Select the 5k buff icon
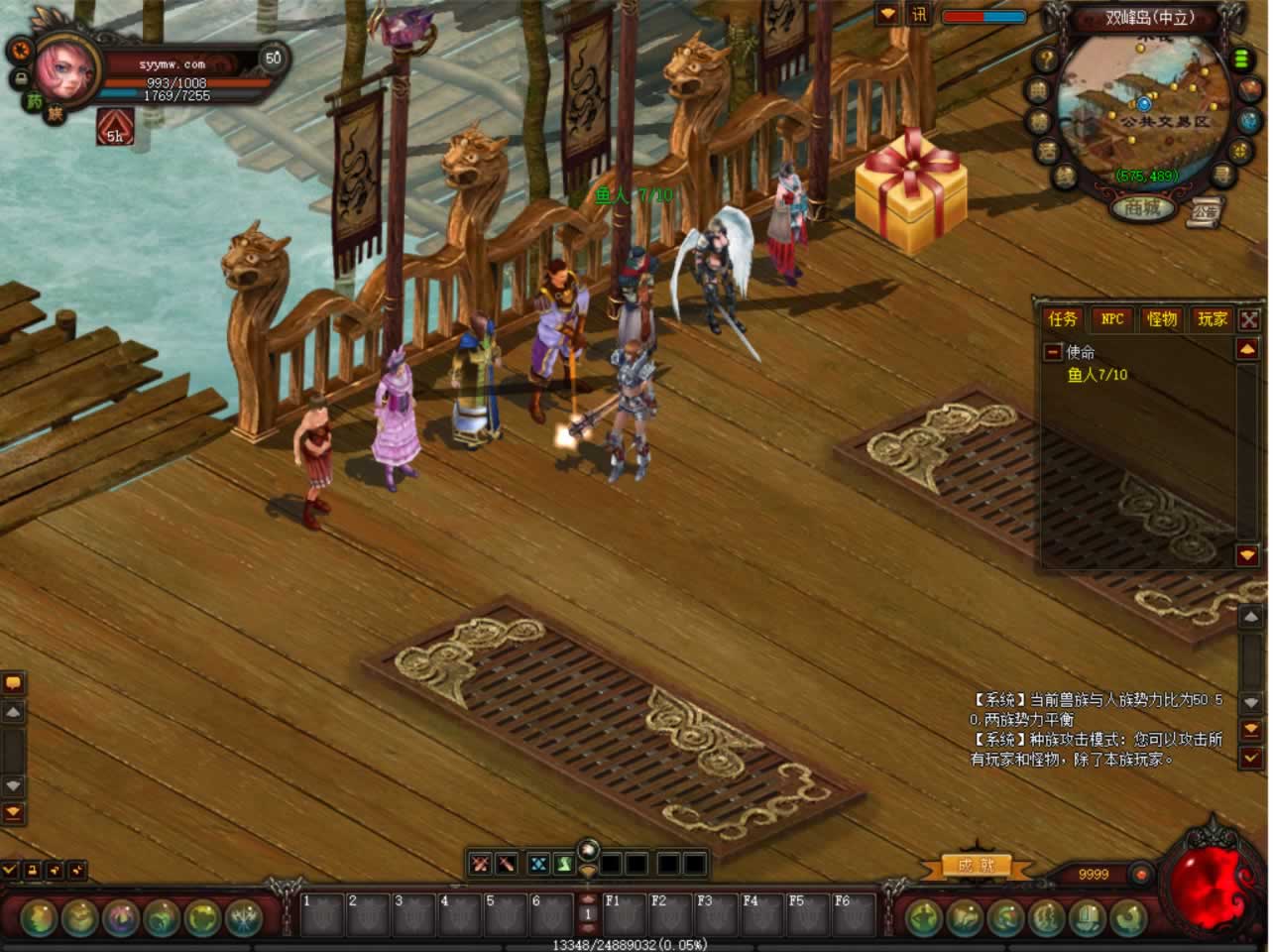 tap(115, 127)
